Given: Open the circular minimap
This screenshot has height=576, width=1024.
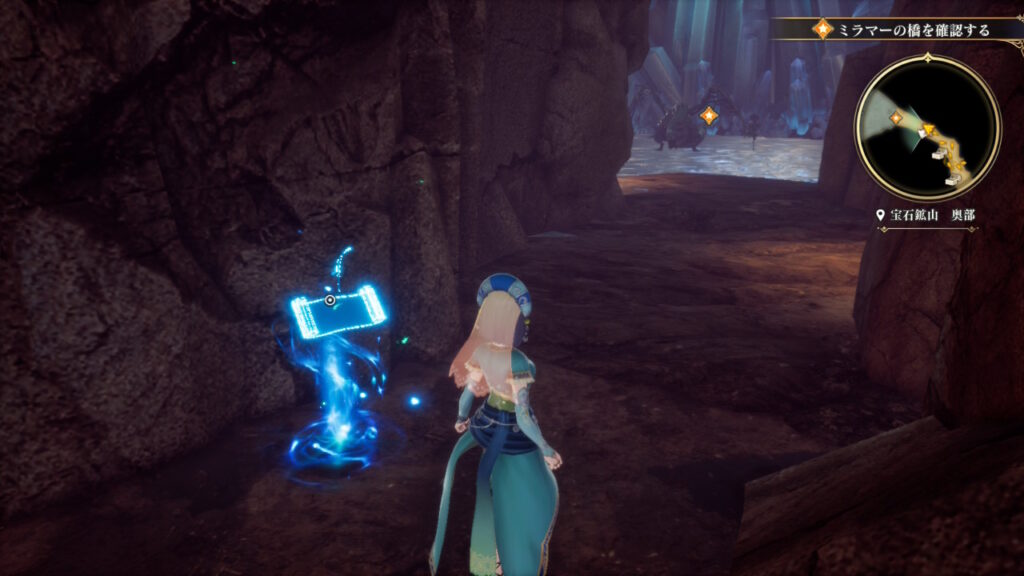Looking at the screenshot, I should [927, 127].
